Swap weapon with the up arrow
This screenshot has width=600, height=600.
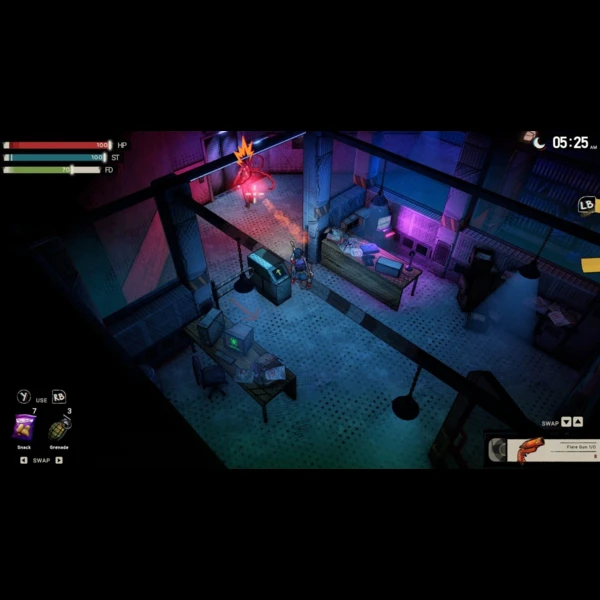click(x=578, y=422)
